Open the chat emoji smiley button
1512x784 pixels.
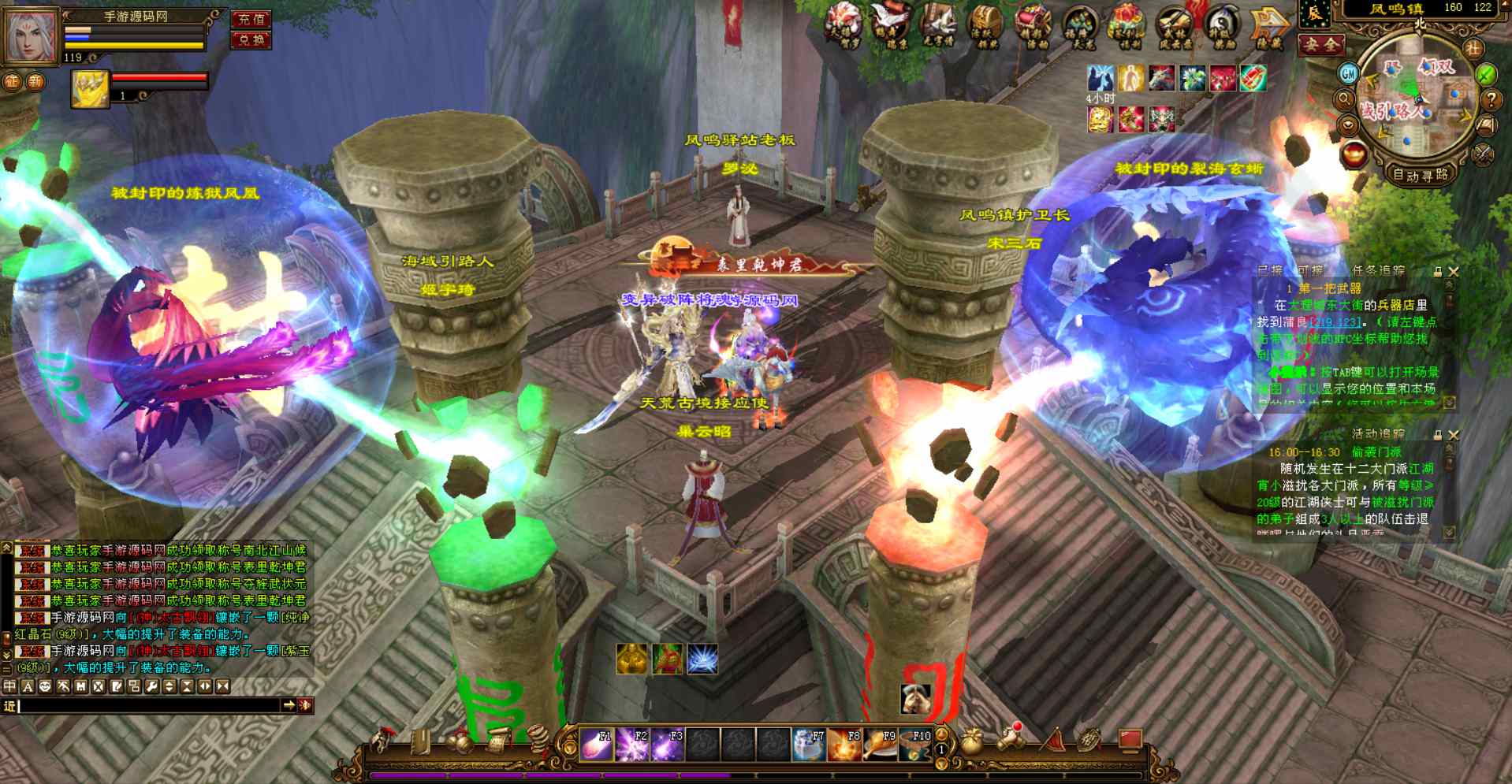(45, 686)
